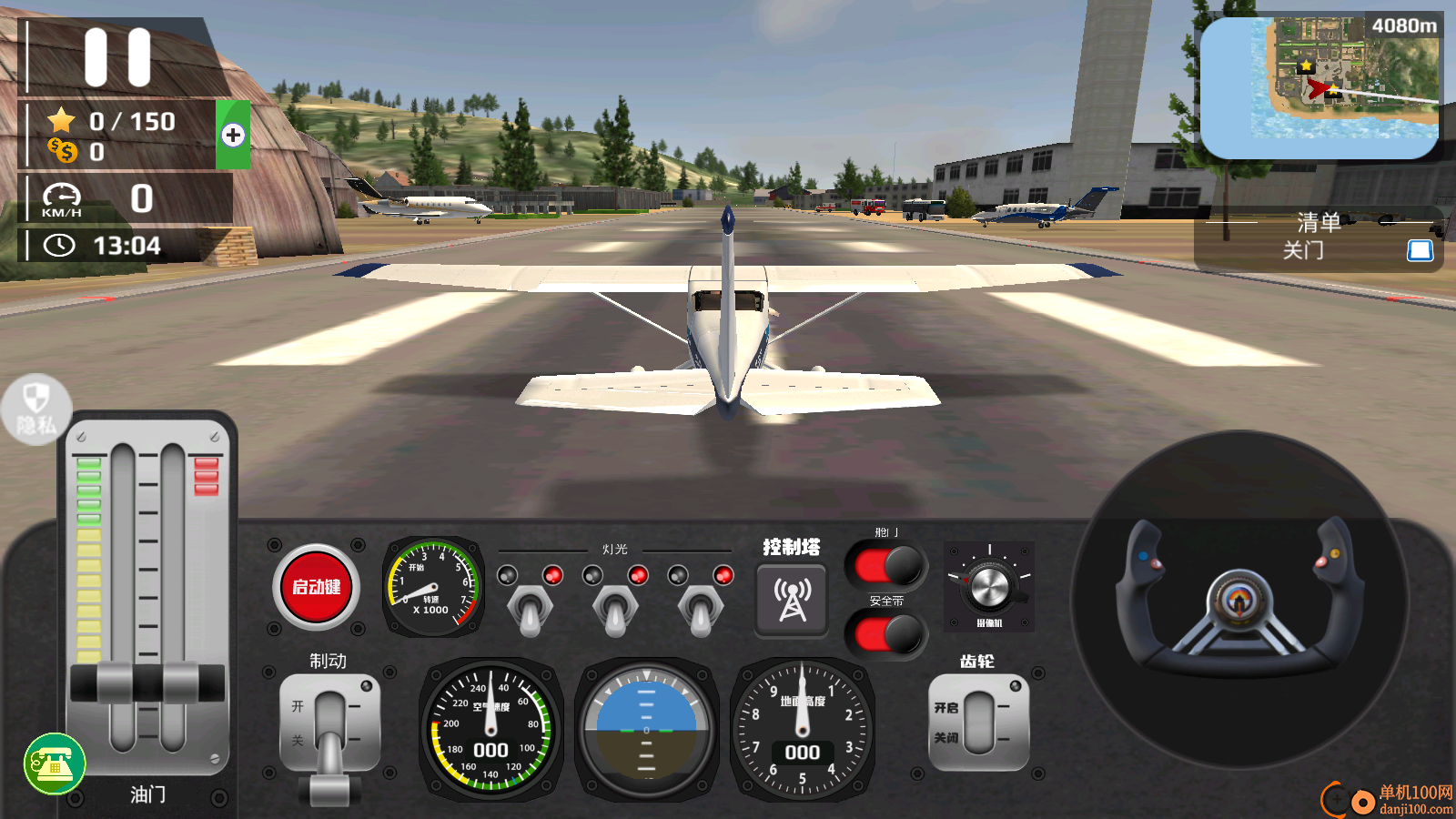Contact the control tower
The image size is (1456, 819).
tap(792, 600)
